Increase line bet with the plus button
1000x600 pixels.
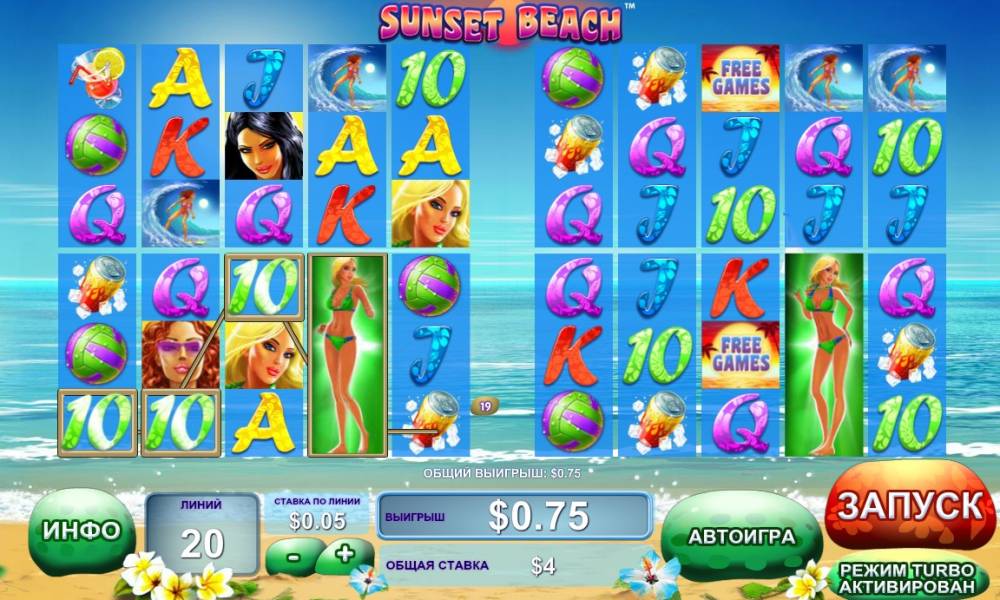344,554
